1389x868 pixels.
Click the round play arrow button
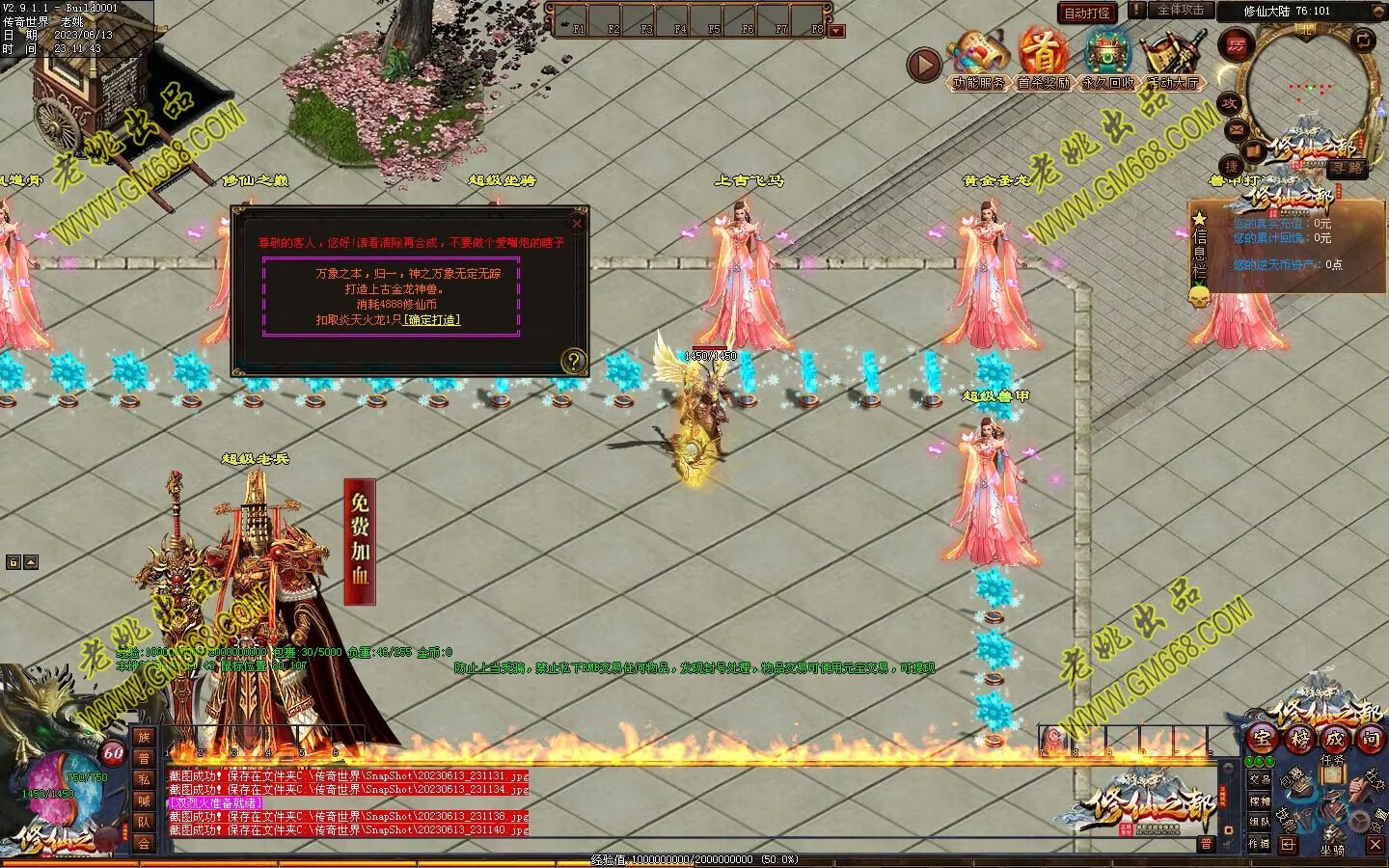click(923, 66)
